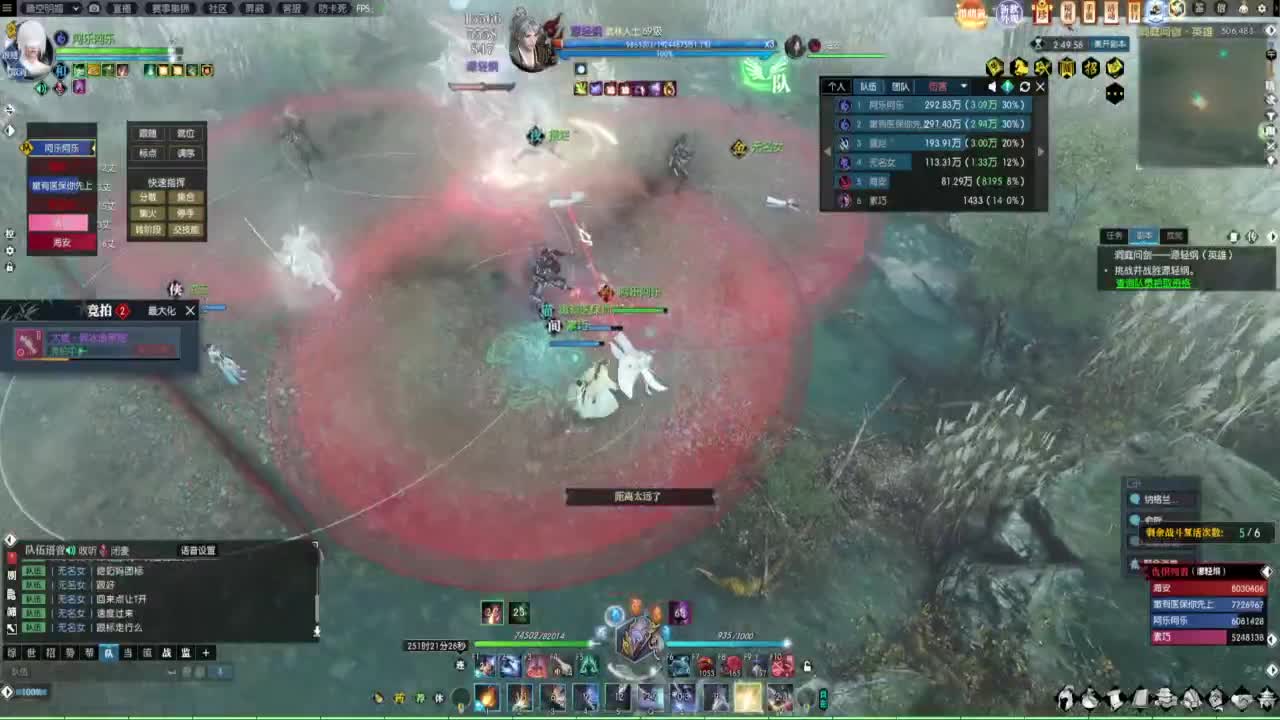This screenshot has height=720, width=1280.
Task: Switch to the 团队 tab in the damage panel
Action: click(x=900, y=87)
